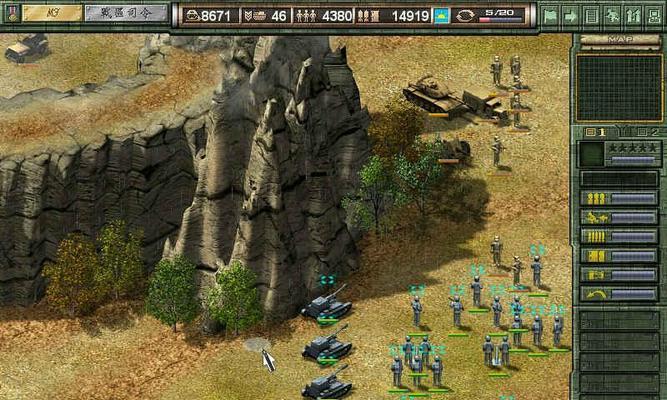
Task: Click the soldiers group toolbar icon
Action: (631, 15)
